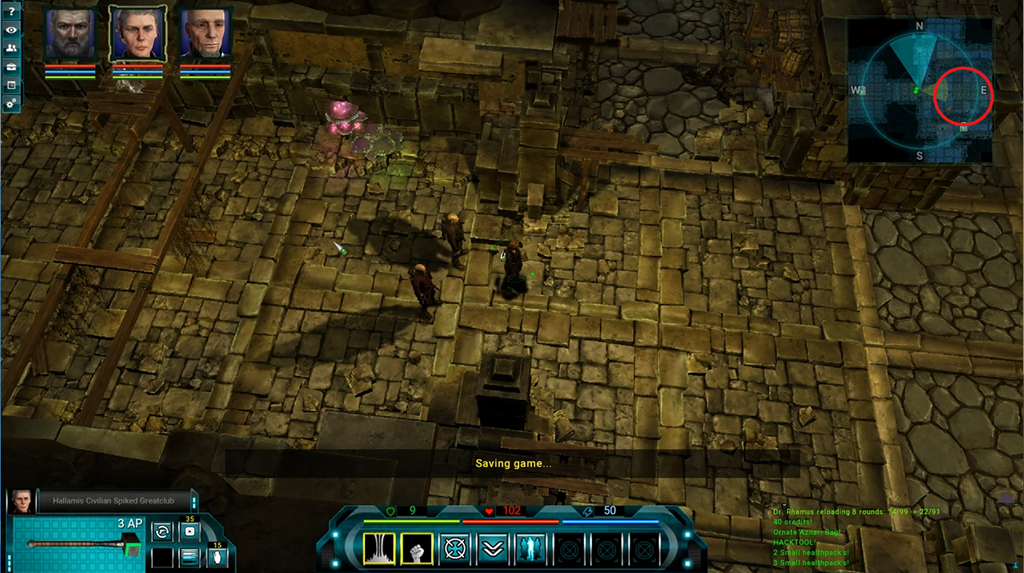Open the gear settings menu
The width and height of the screenshot is (1024, 573).
11,103
